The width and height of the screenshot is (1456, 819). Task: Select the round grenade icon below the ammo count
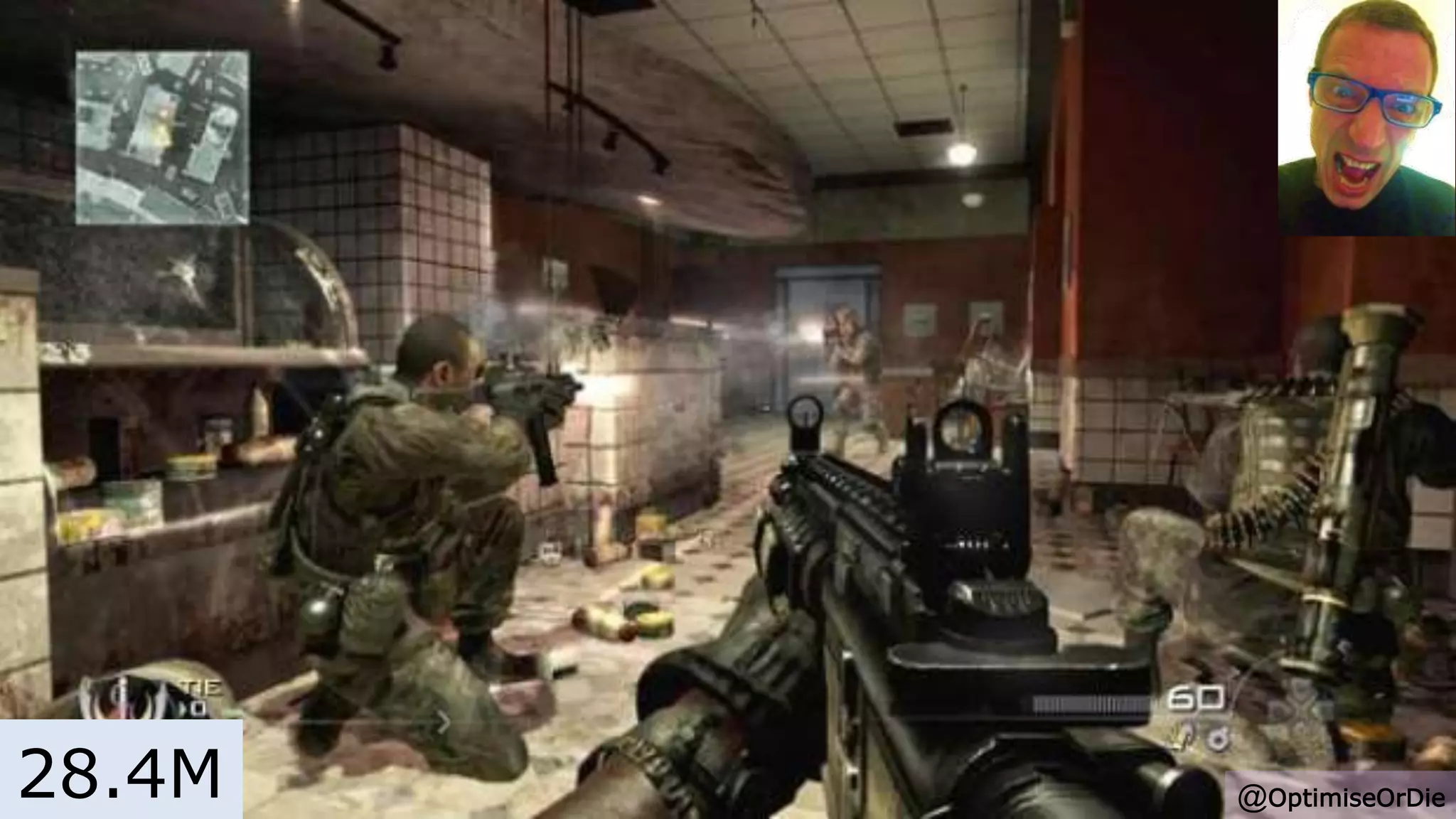pyautogui.click(x=1217, y=739)
